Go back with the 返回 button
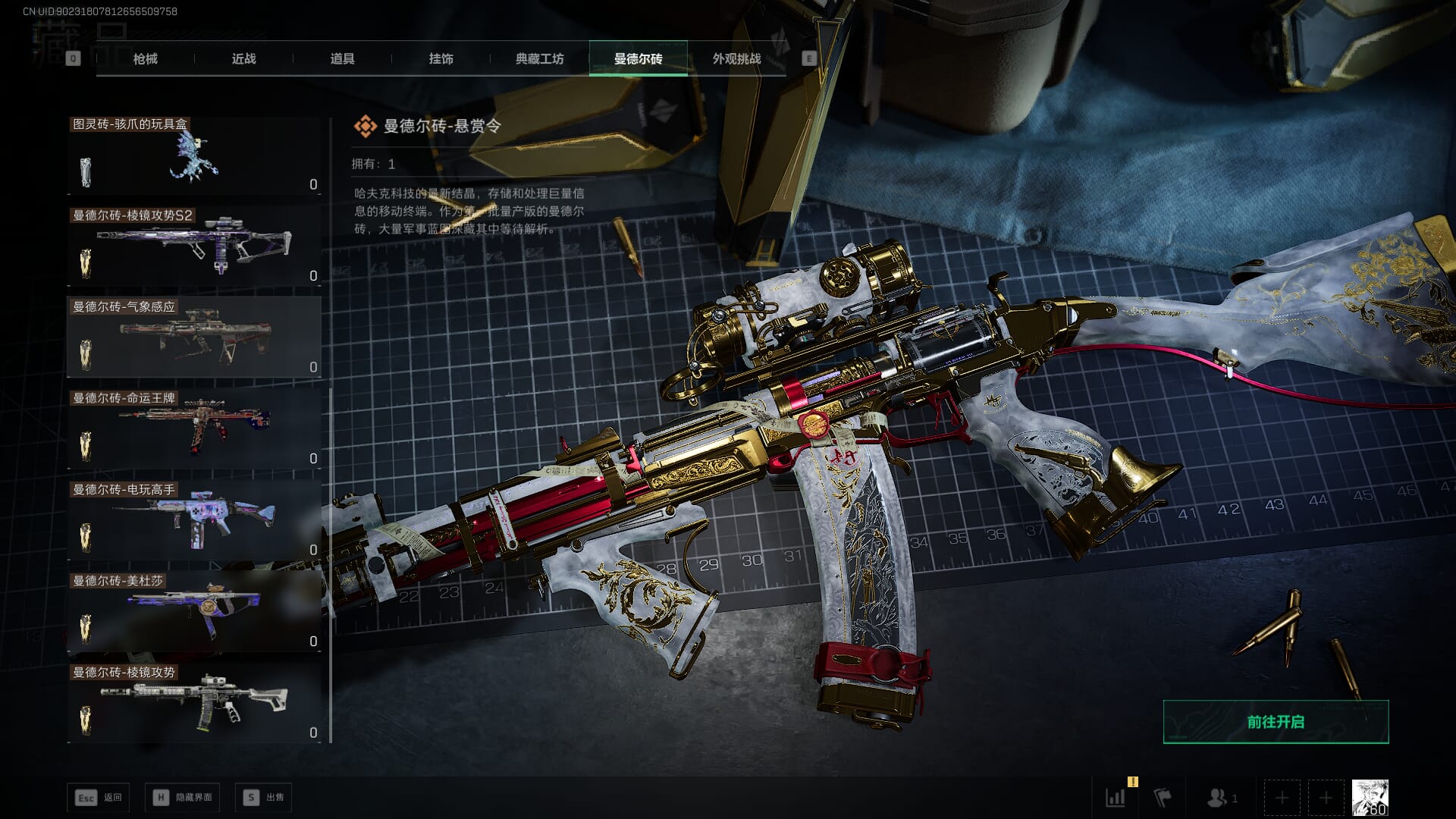1456x819 pixels. 99,797
